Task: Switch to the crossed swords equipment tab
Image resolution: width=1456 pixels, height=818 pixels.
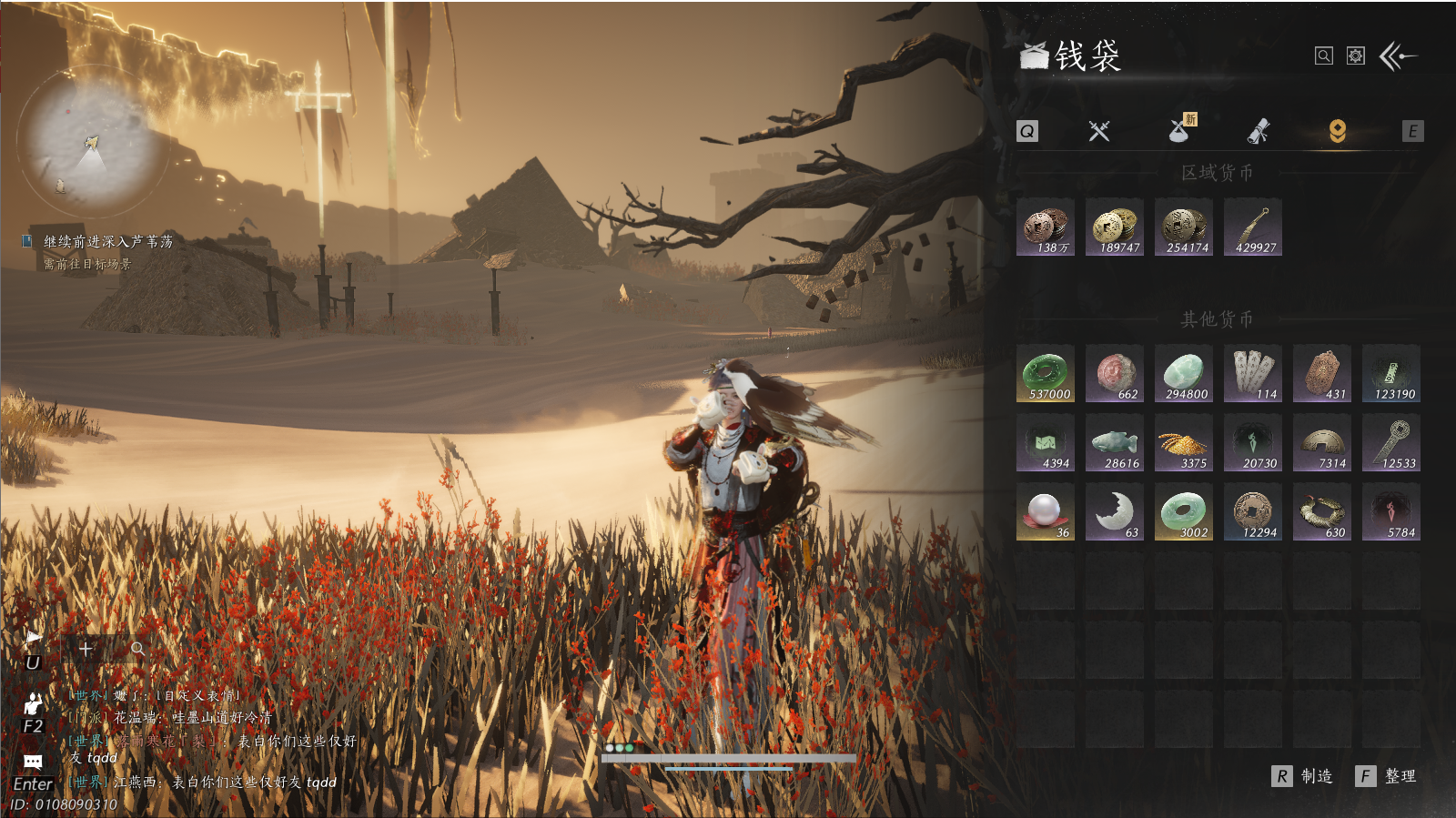Action: (x=1099, y=132)
